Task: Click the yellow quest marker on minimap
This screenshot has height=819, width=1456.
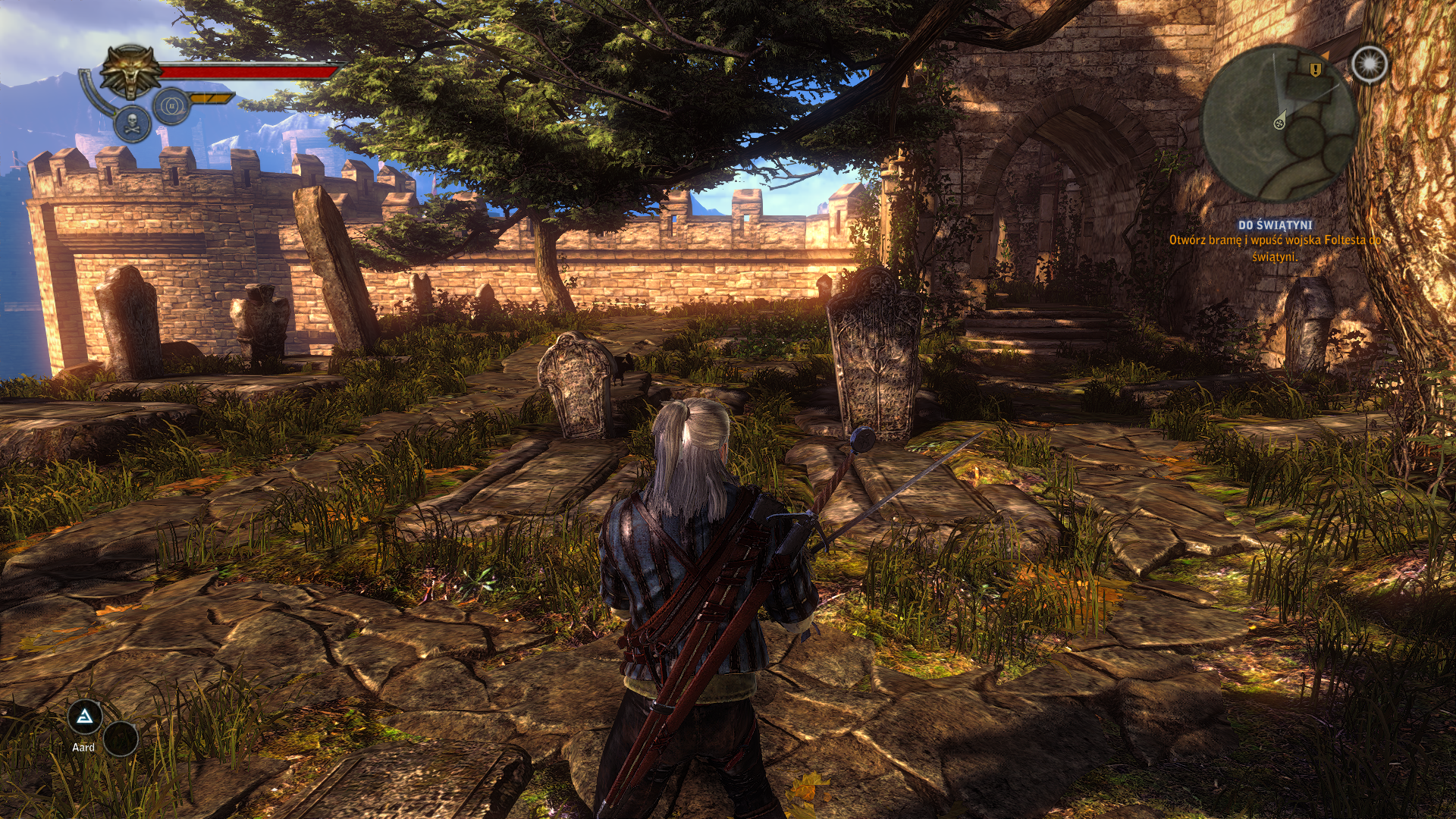Action: coord(1315,69)
